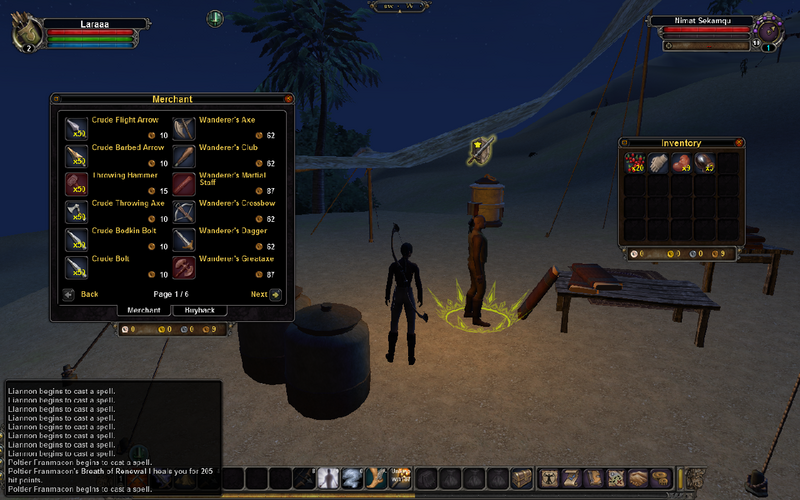800x500 pixels.
Task: Select Crude Barbed Arrow in merchant list
Action: (x=78, y=156)
